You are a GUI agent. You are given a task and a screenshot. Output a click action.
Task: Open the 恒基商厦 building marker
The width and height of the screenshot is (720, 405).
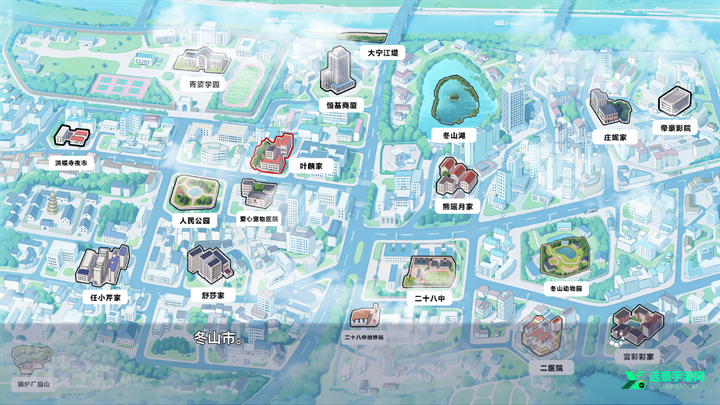click(x=337, y=72)
